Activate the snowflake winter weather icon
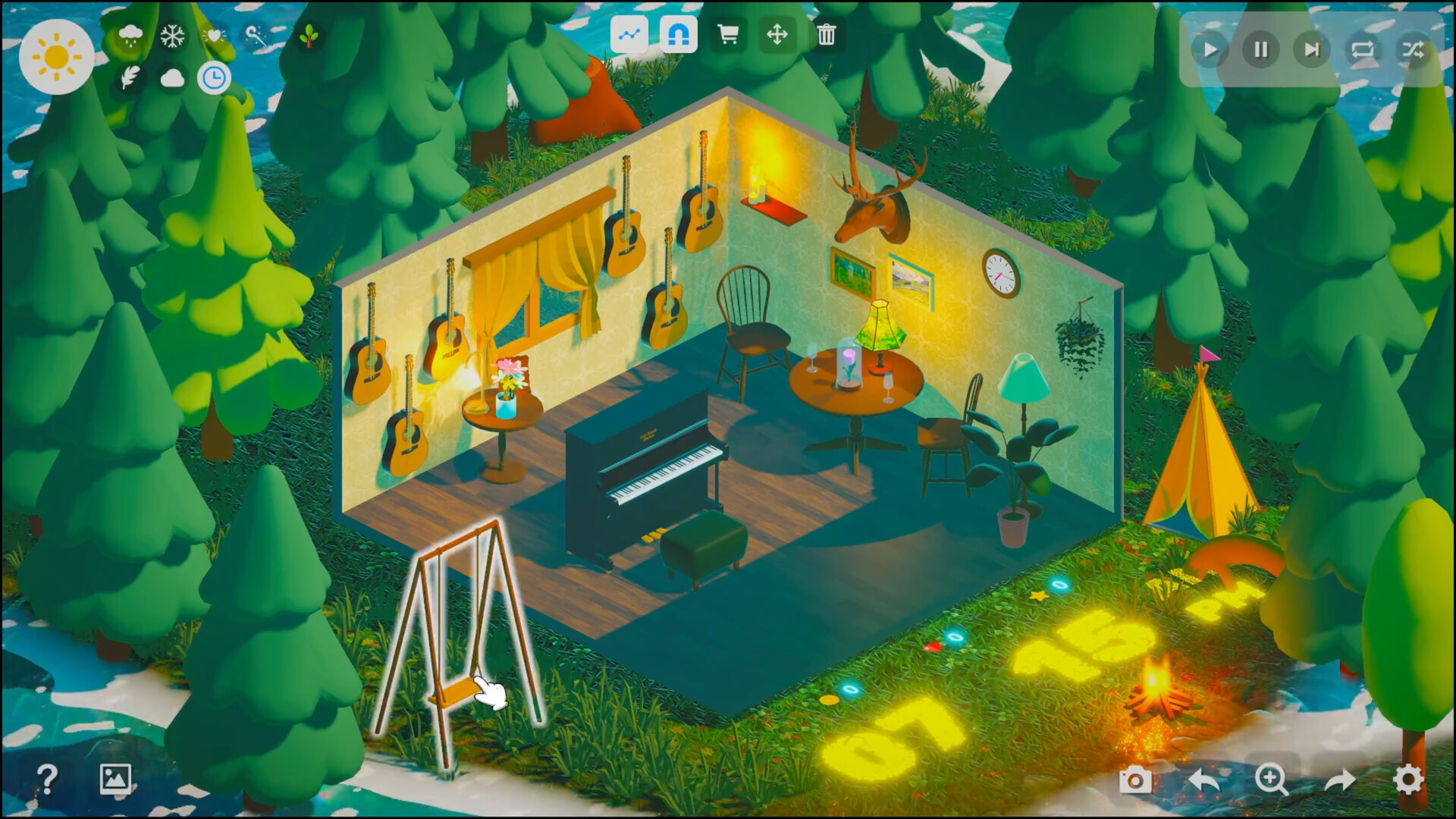Viewport: 1456px width, 819px height. 172,33
